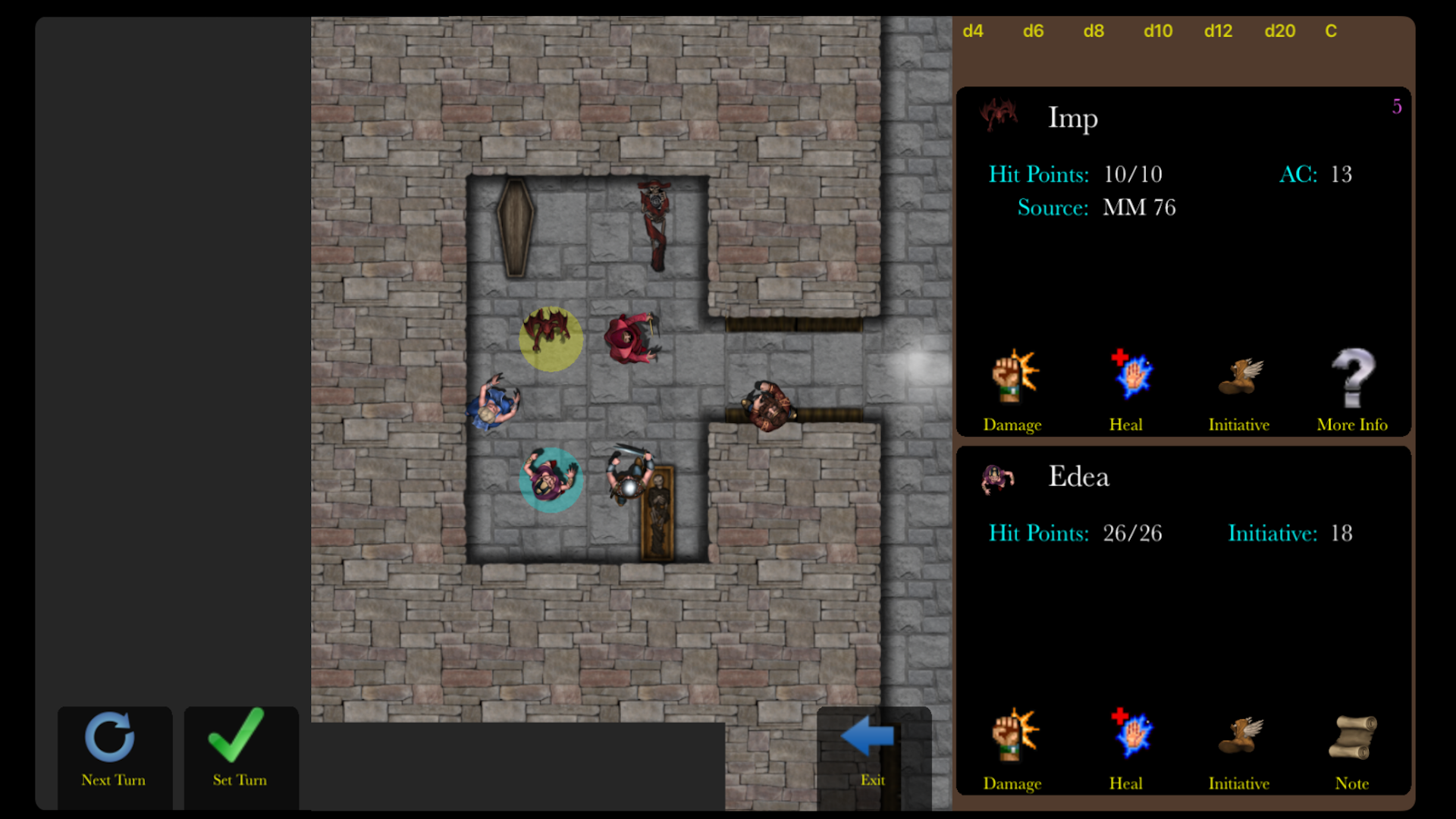Roll a d20 die
1456x819 pixels.
click(1279, 31)
